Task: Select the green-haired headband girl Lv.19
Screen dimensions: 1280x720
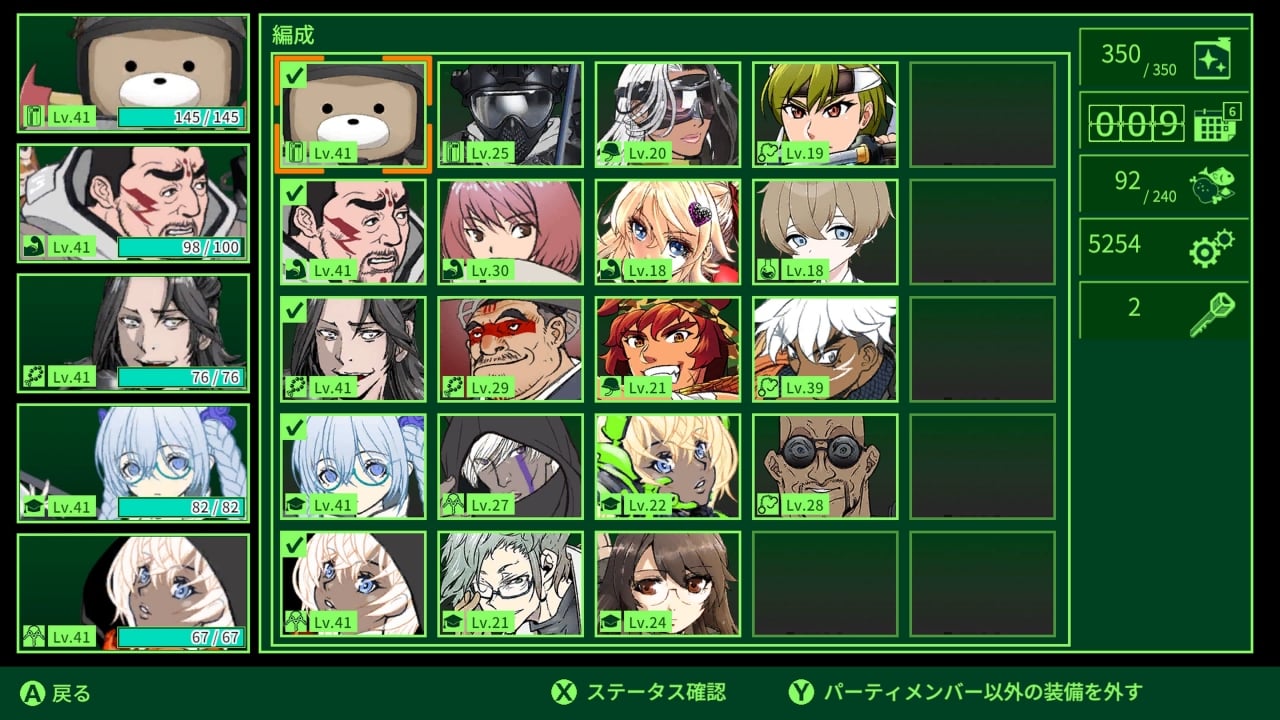Action: point(825,114)
